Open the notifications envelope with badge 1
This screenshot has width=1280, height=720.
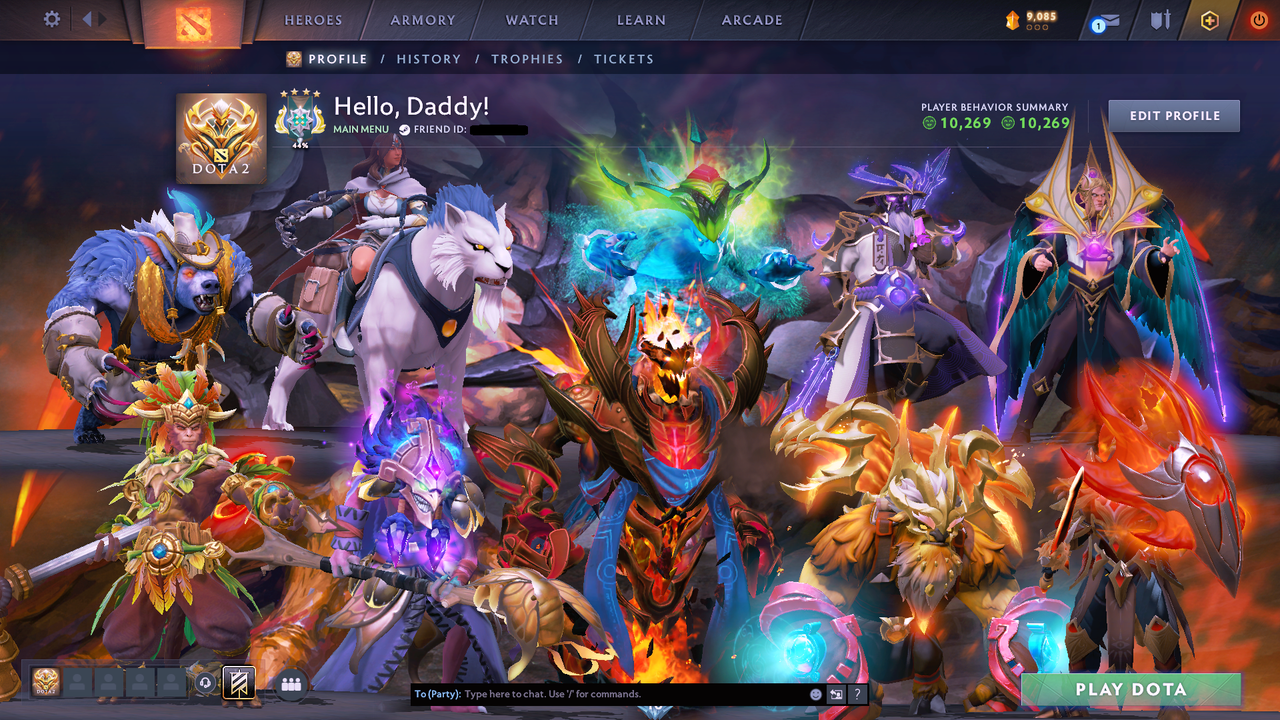tap(1105, 20)
